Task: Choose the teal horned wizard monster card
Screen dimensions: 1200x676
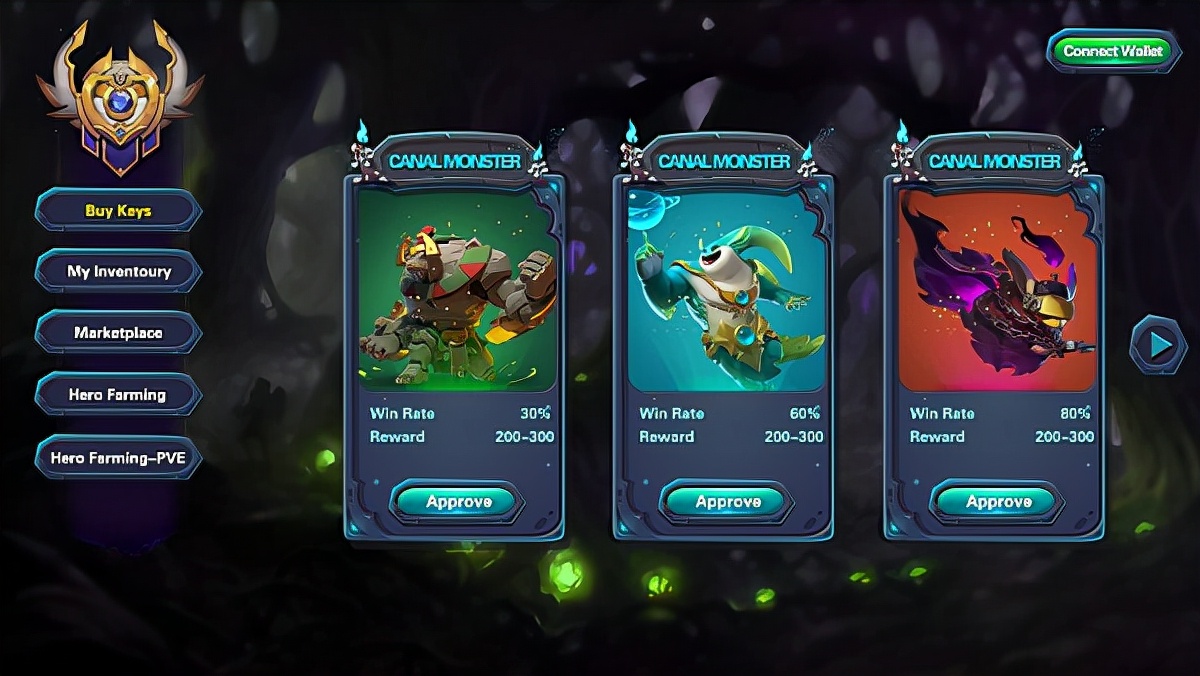Action: point(727,290)
